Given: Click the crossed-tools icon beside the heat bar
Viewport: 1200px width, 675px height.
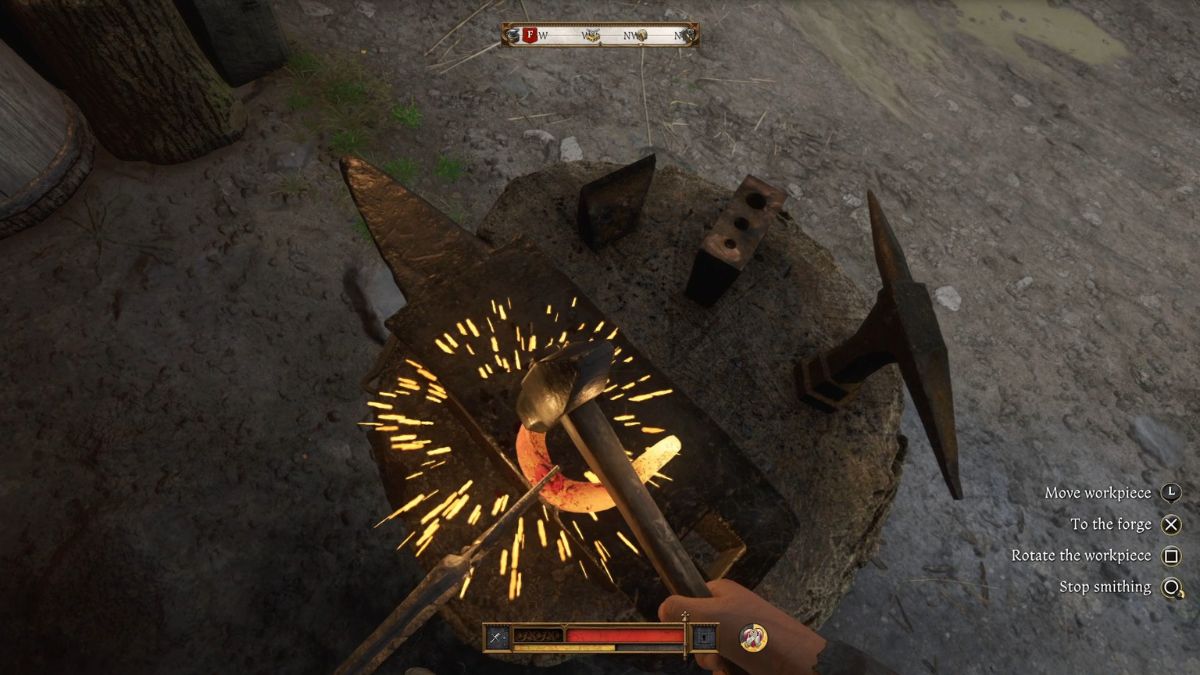Looking at the screenshot, I should [498, 636].
